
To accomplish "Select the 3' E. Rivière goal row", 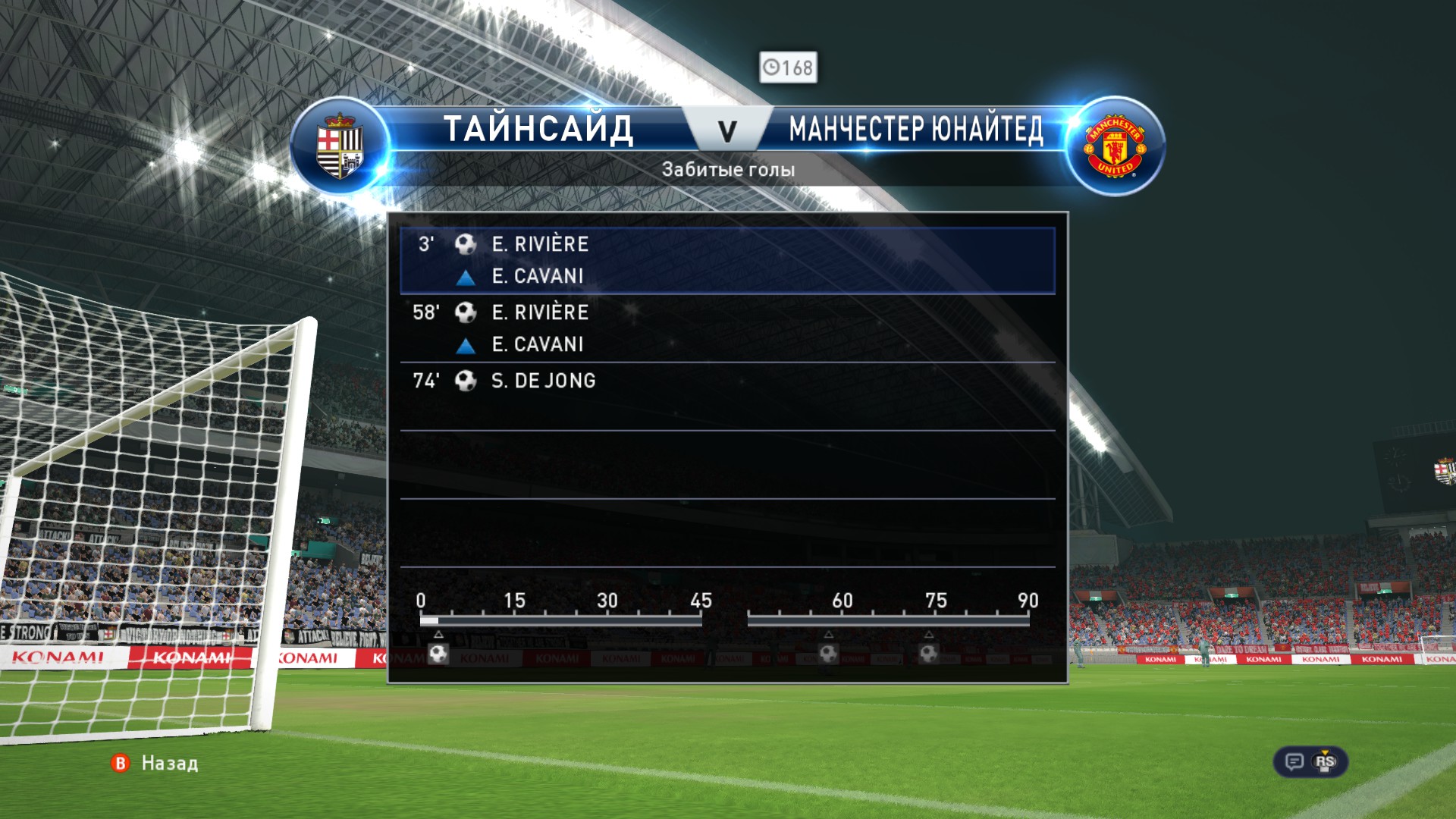I will tap(726, 259).
